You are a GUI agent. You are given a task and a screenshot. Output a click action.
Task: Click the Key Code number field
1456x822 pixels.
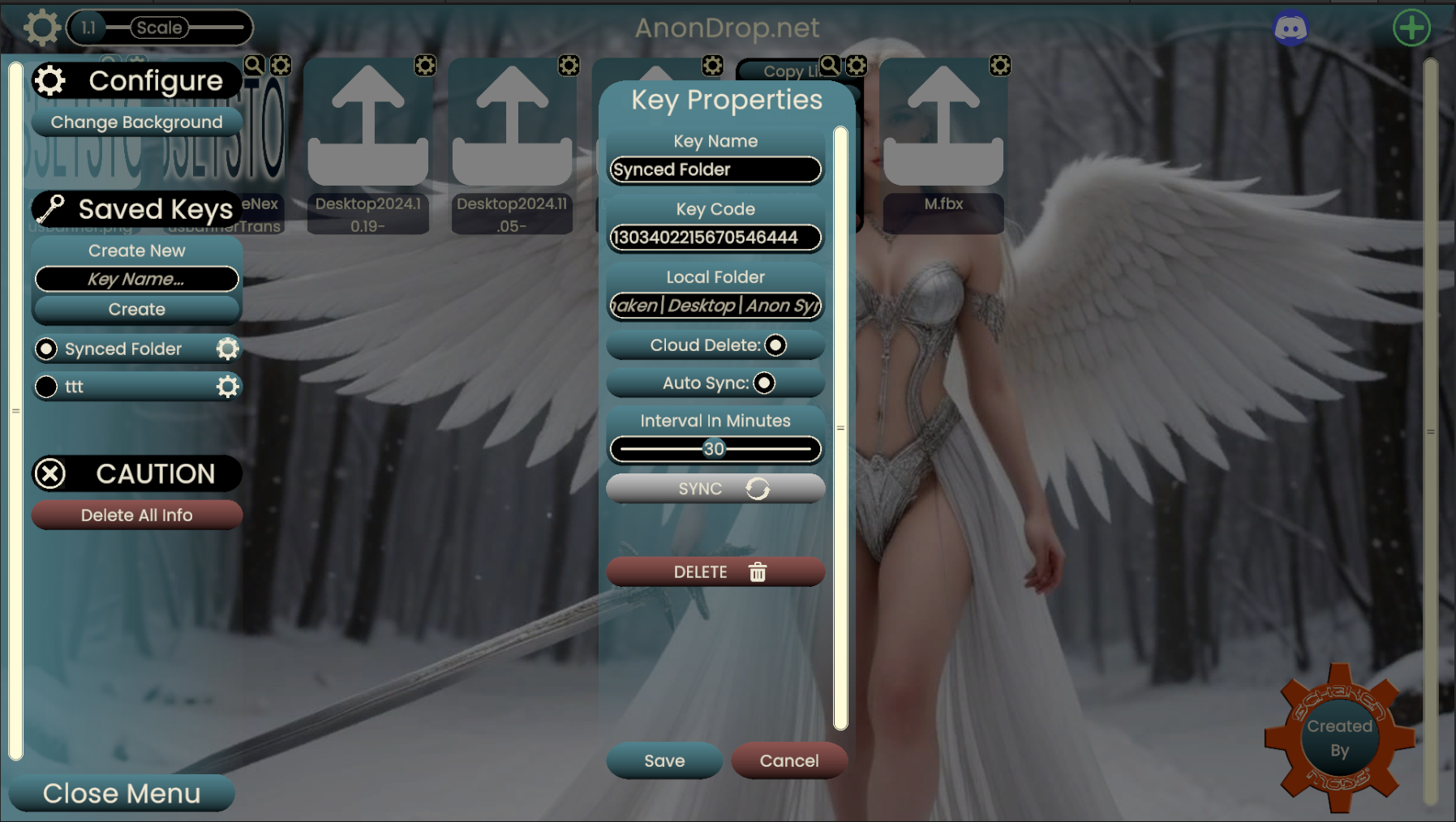tap(715, 238)
